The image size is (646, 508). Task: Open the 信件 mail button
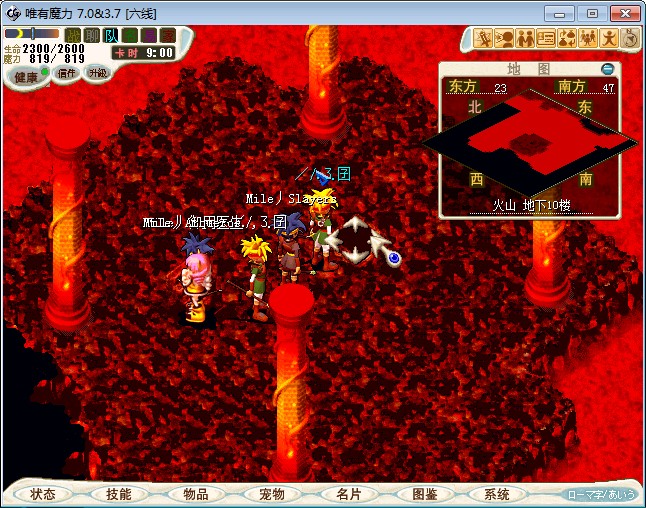point(67,73)
